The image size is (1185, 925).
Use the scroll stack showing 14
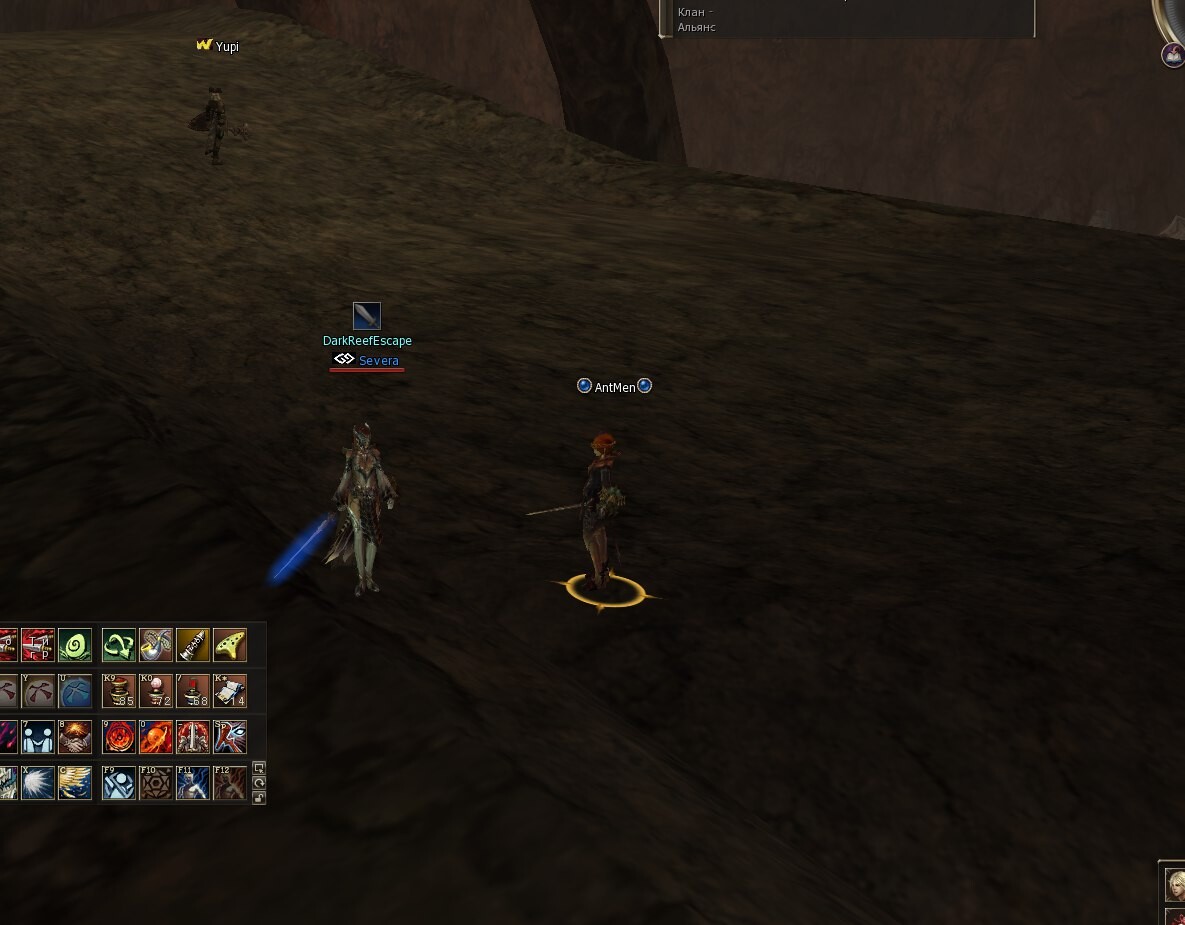pos(230,691)
